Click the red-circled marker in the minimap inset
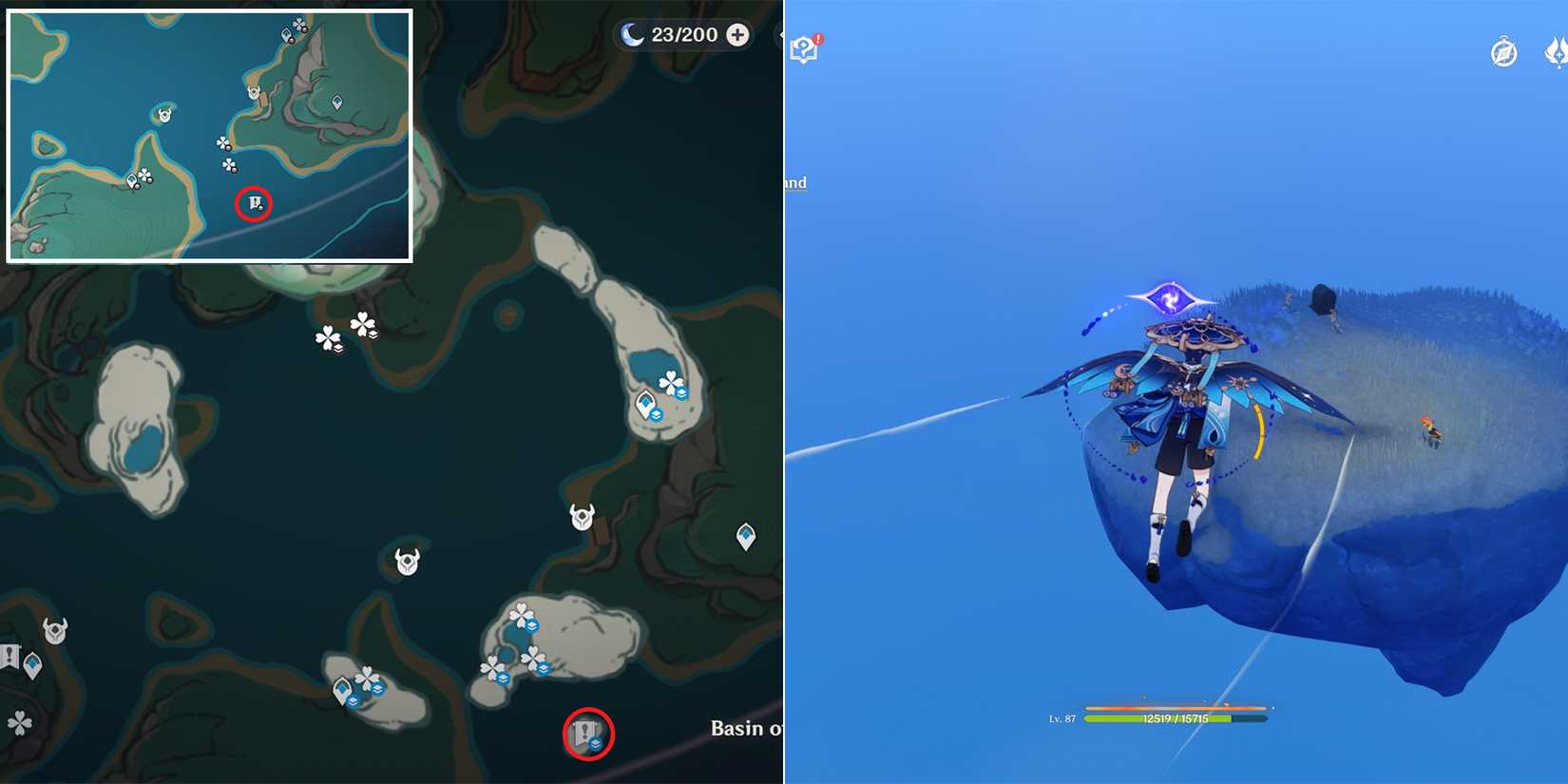 (x=254, y=203)
